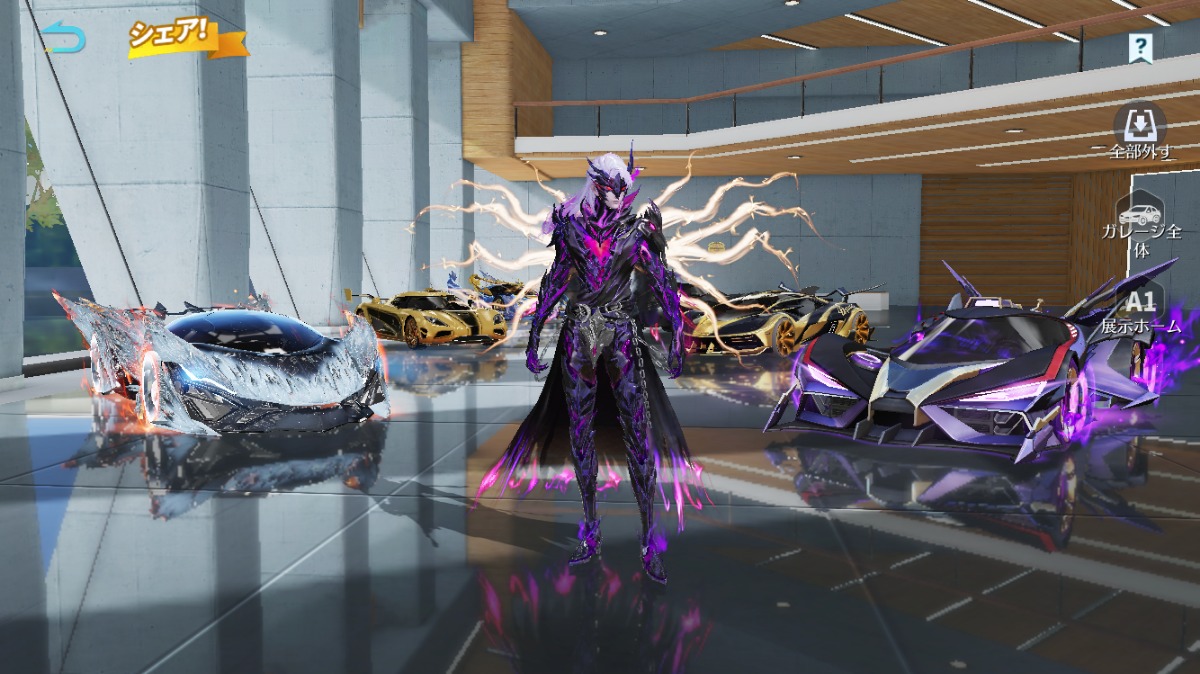Image resolution: width=1200 pixels, height=674 pixels.
Task: Open the question mark help icon
Action: point(1140,46)
